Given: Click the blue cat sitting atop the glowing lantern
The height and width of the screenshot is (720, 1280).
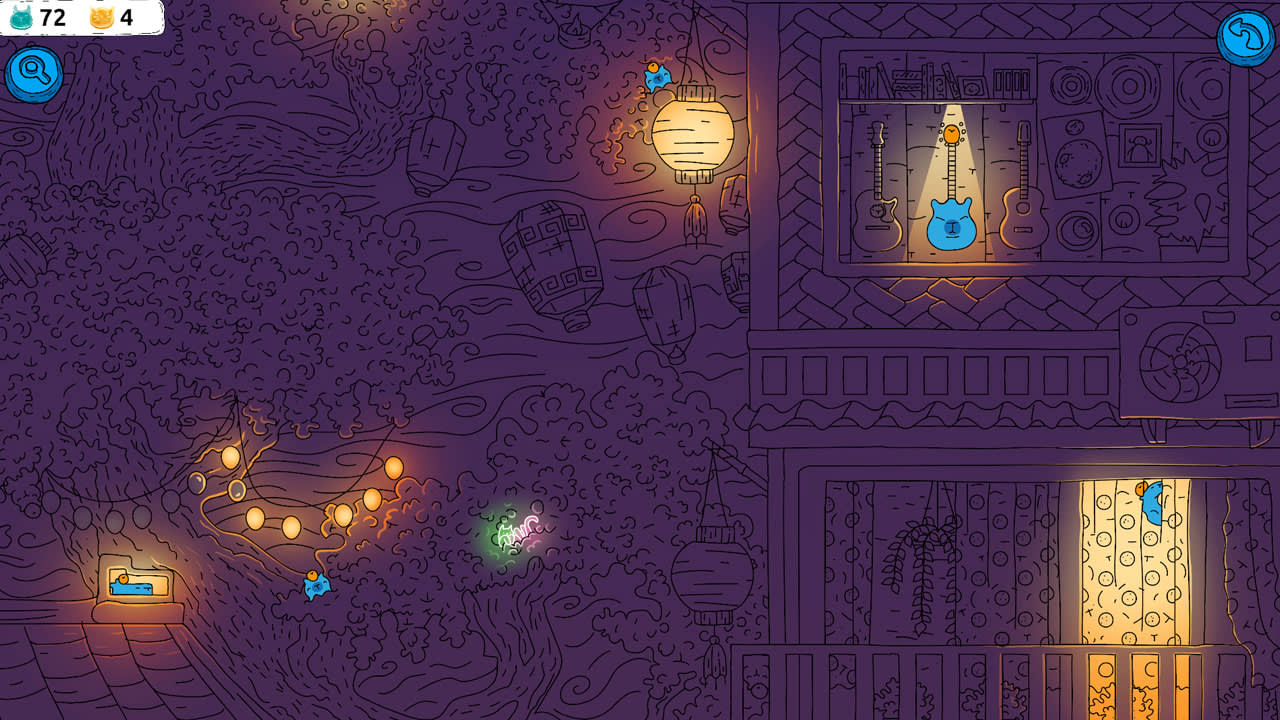Looking at the screenshot, I should click(659, 75).
